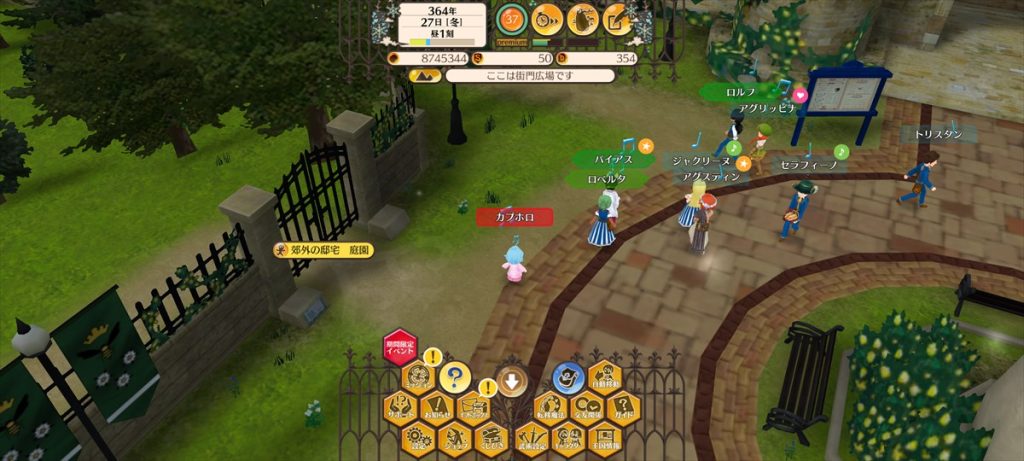
Task: Open the notepad and quill icon
Action: [x=617, y=18]
